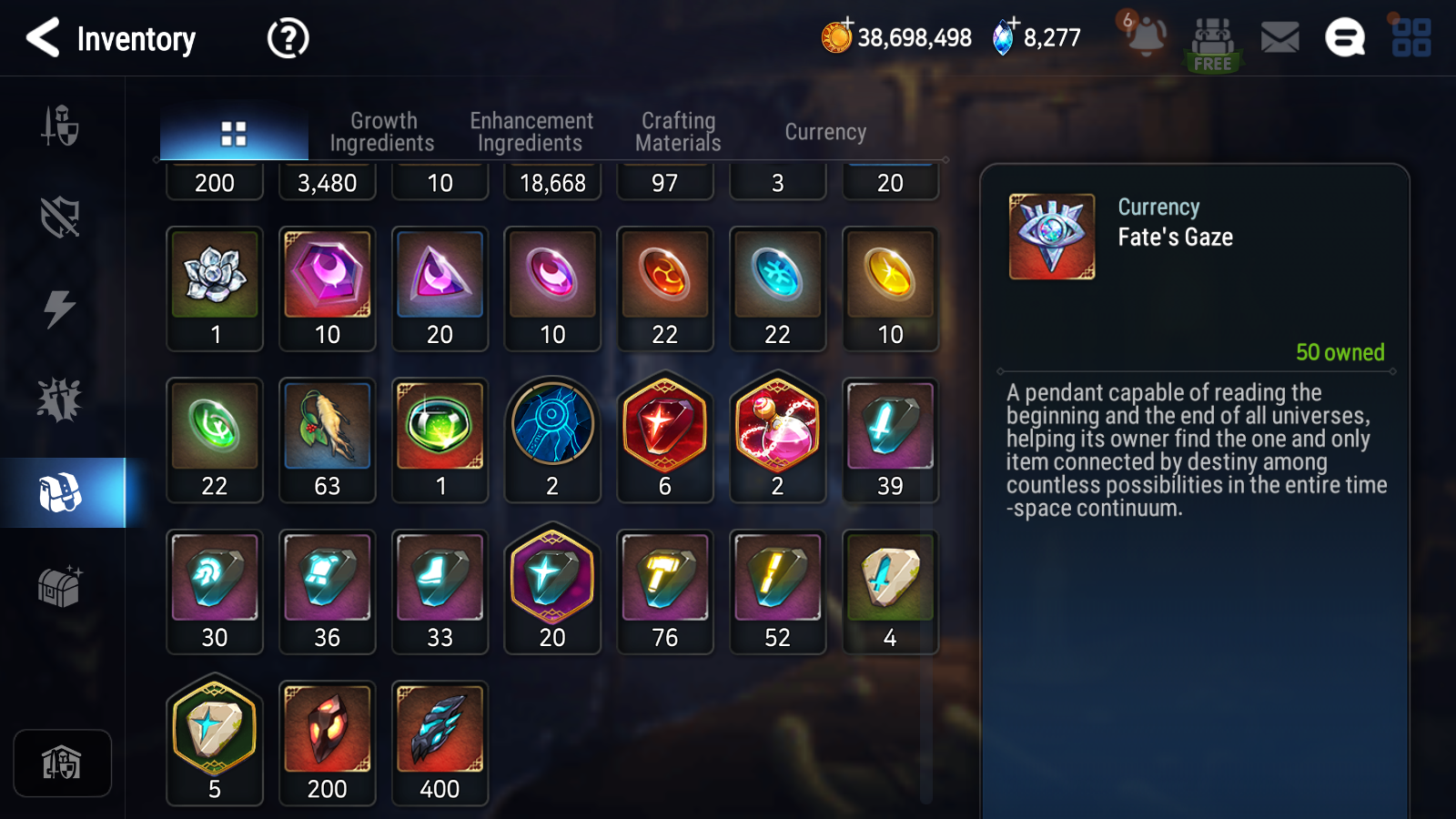Open the lightning bolt sidebar category
This screenshot has height=819, width=1456.
(60, 308)
